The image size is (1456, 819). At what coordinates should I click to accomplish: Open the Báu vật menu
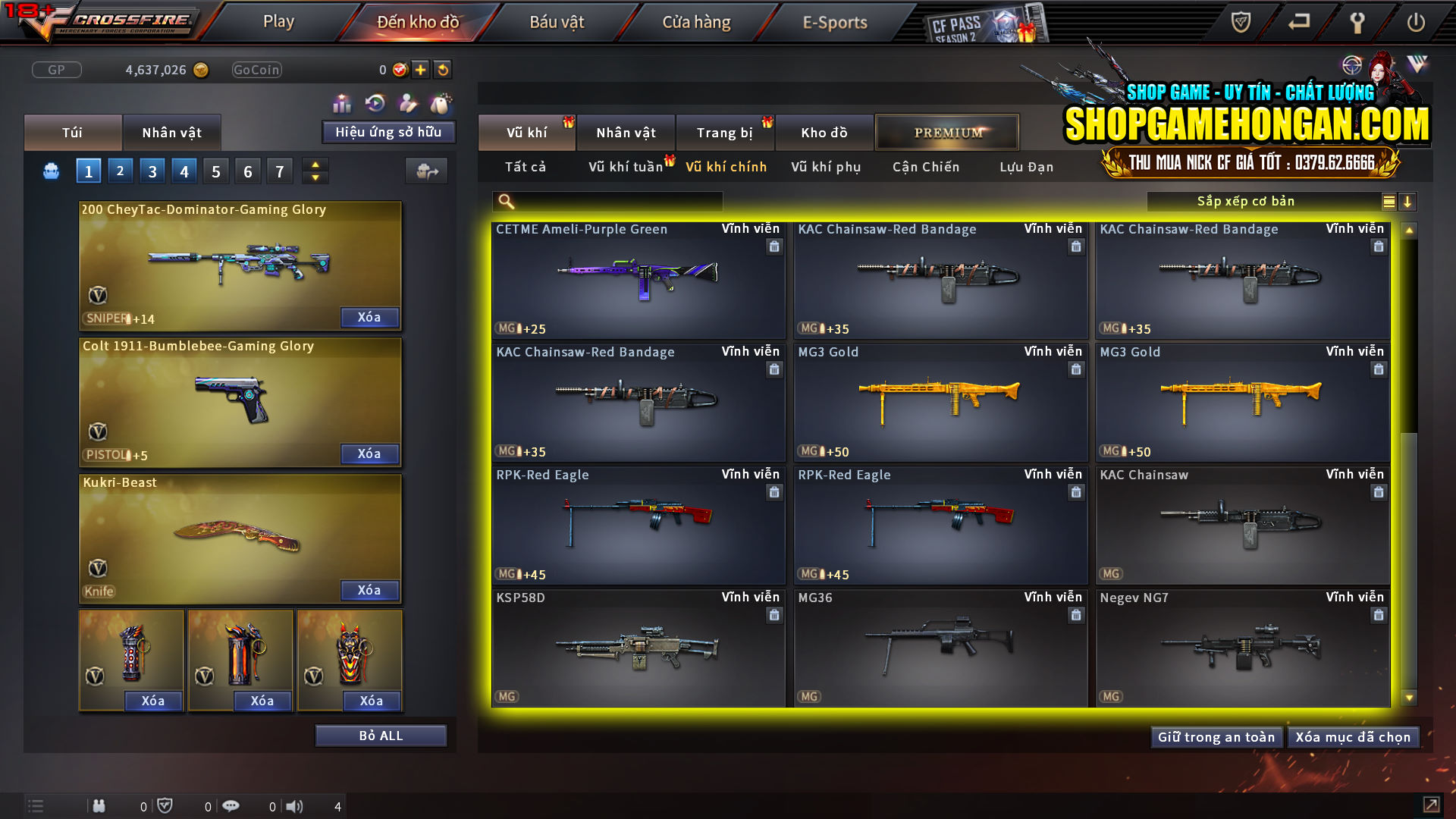point(557,21)
